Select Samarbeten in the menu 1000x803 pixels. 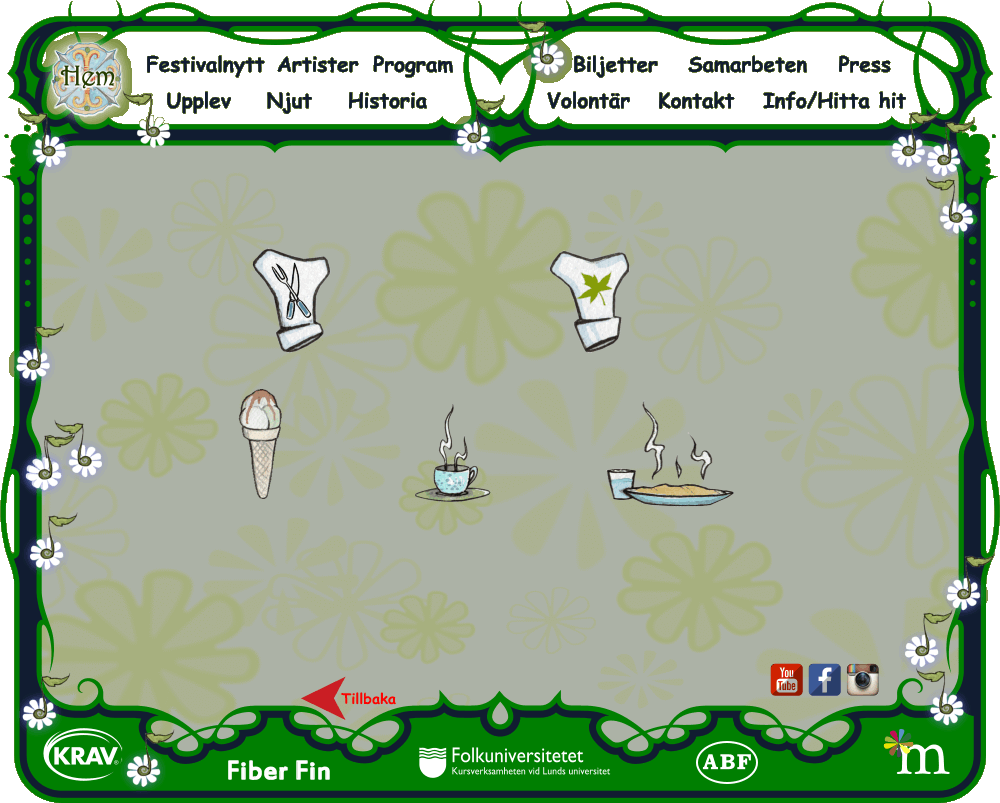(747, 66)
